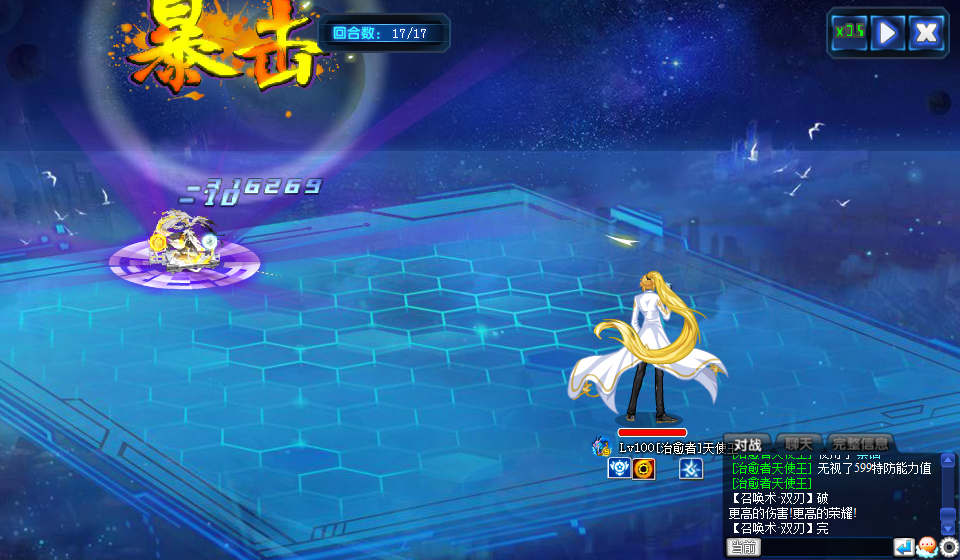Select the orange ring buff icon
The height and width of the screenshot is (560, 960).
[x=644, y=468]
